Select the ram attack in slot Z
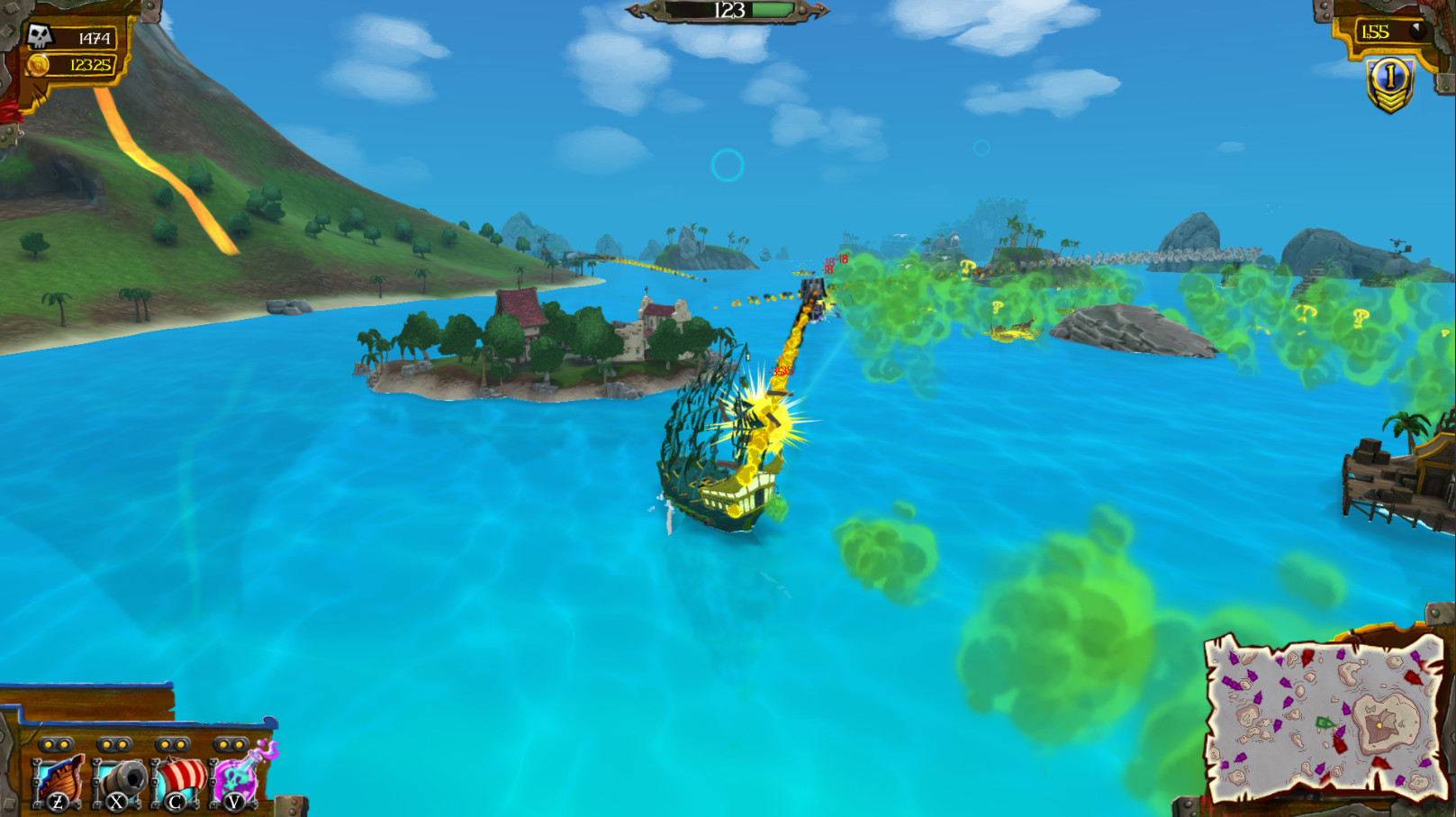This screenshot has height=817, width=1456. coord(56,779)
